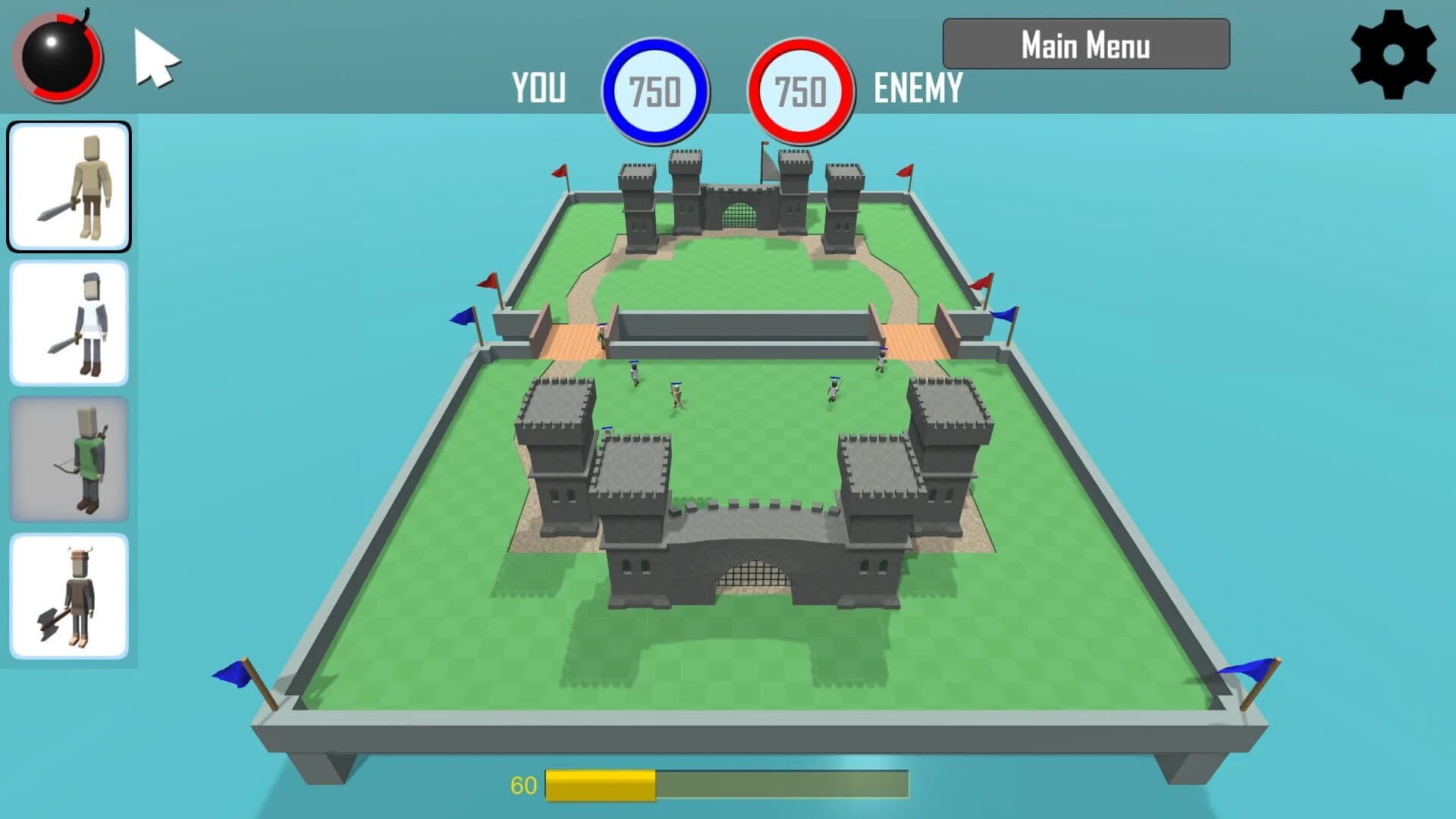Open the Main Menu
Image resolution: width=1456 pixels, height=819 pixels.
pyautogui.click(x=1084, y=45)
